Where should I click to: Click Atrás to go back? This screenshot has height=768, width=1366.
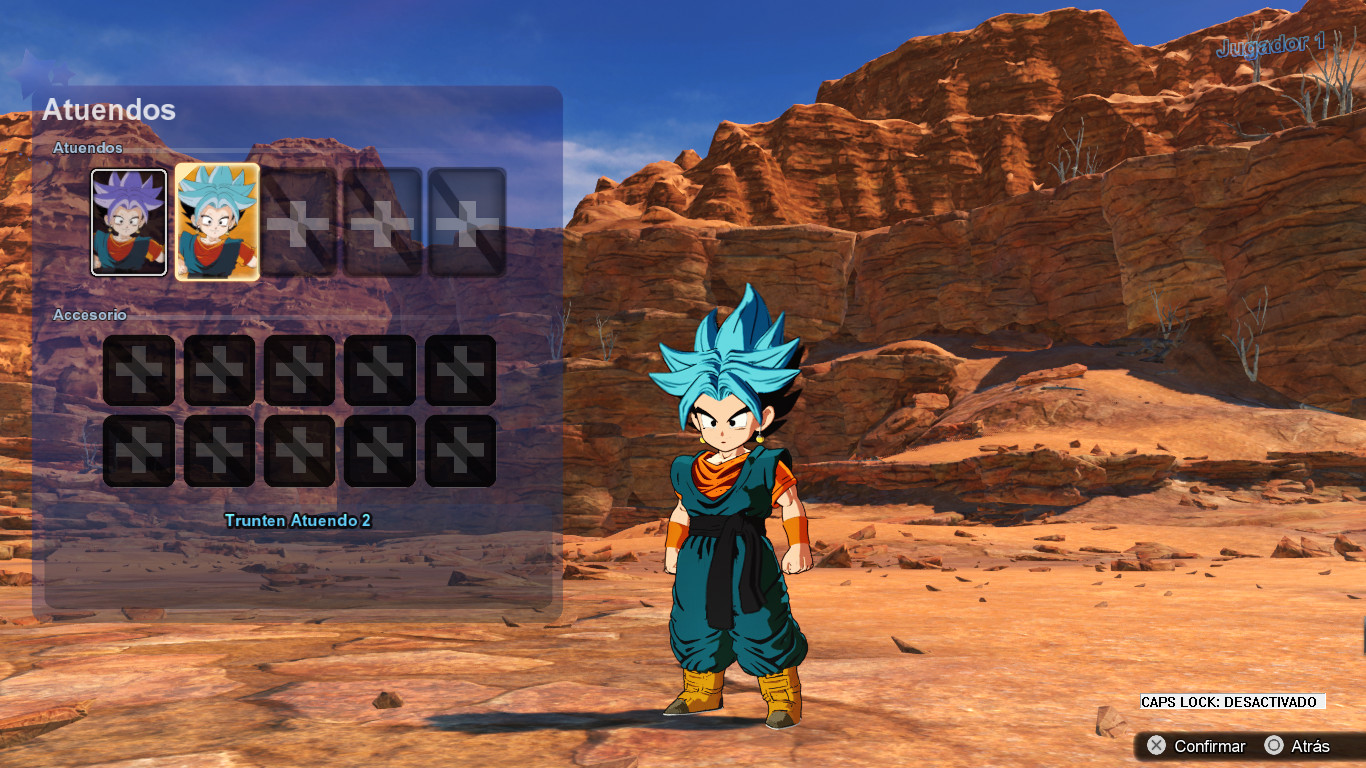[x=1312, y=746]
